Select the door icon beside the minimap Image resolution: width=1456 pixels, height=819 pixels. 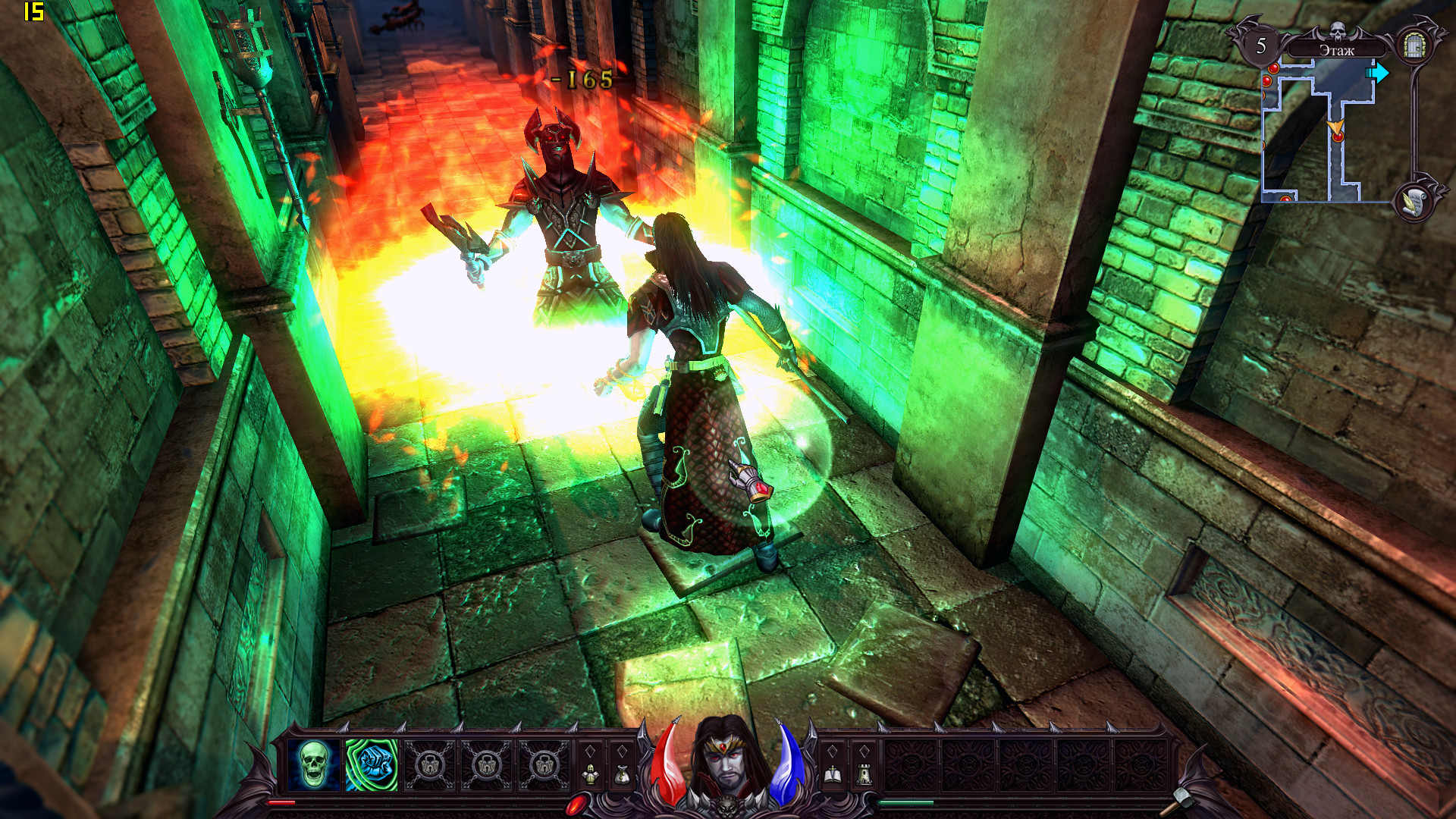1414,45
